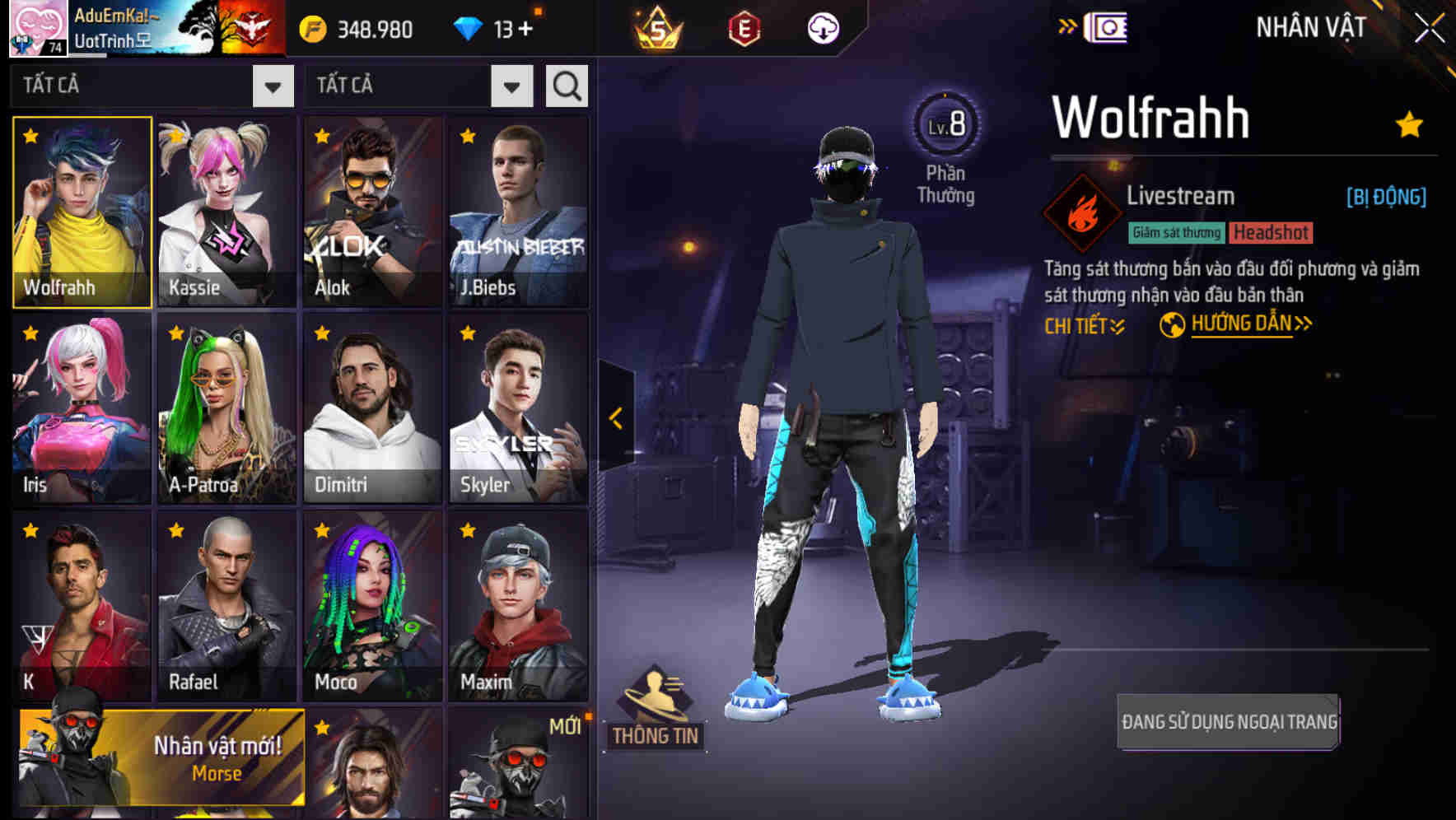Screen dimensions: 1456x820
Task: Open the card collection icon near NHÂN VẬT
Action: pyautogui.click(x=1108, y=26)
